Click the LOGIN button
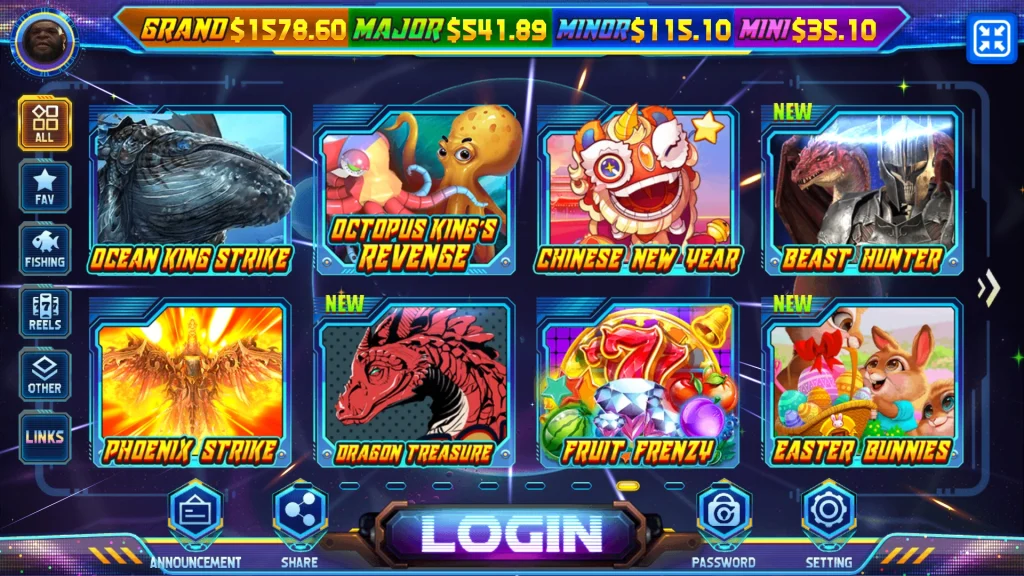The image size is (1024, 576). point(510,533)
